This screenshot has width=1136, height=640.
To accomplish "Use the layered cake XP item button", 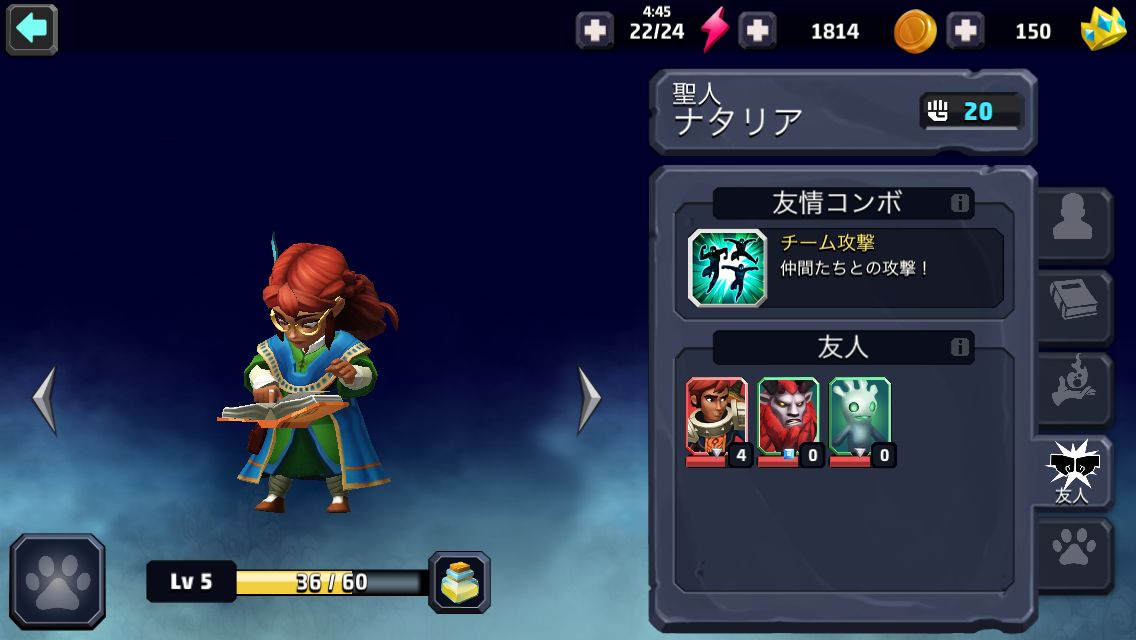I will (460, 582).
